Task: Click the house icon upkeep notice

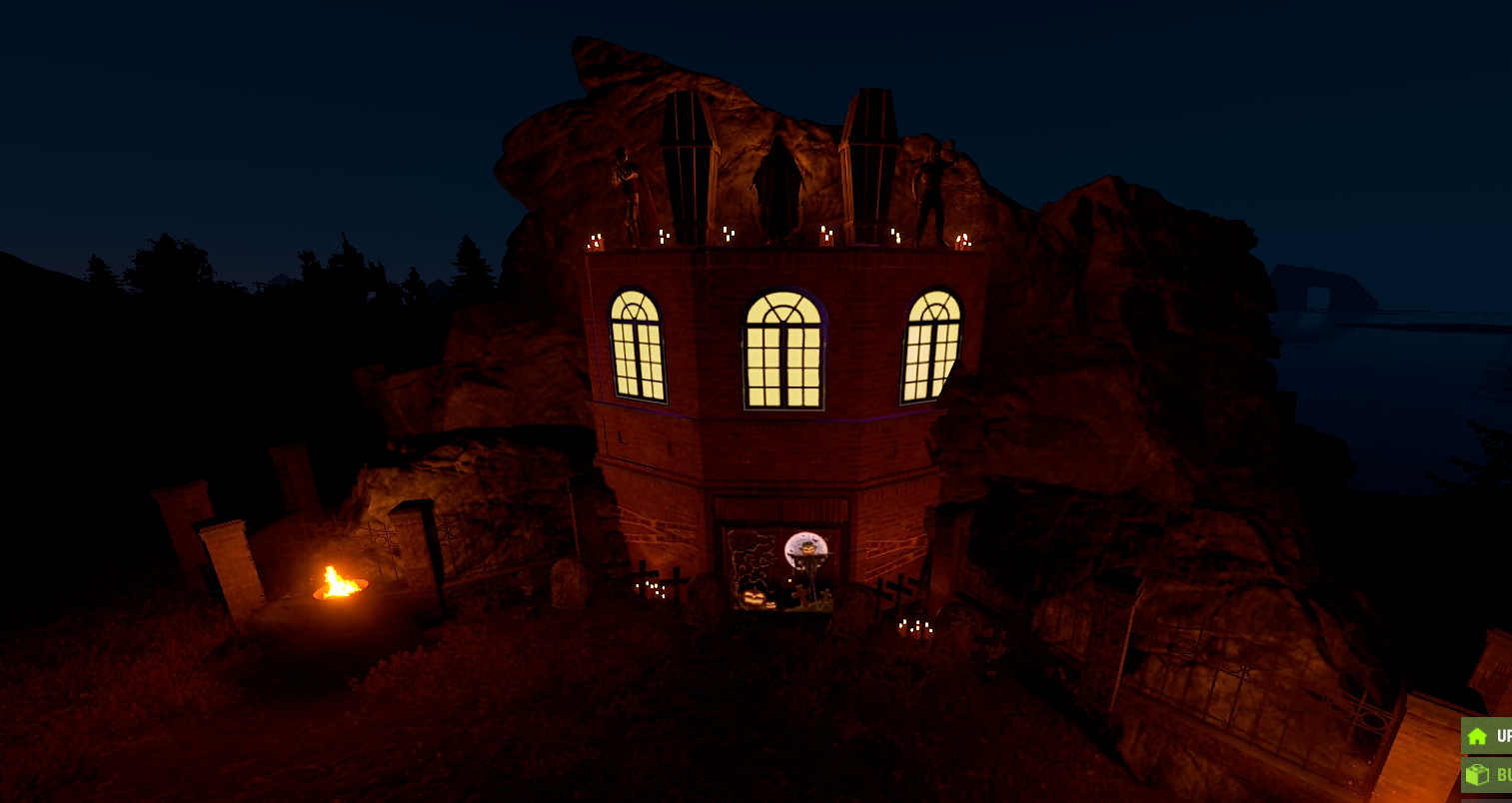Action: pos(1487,736)
